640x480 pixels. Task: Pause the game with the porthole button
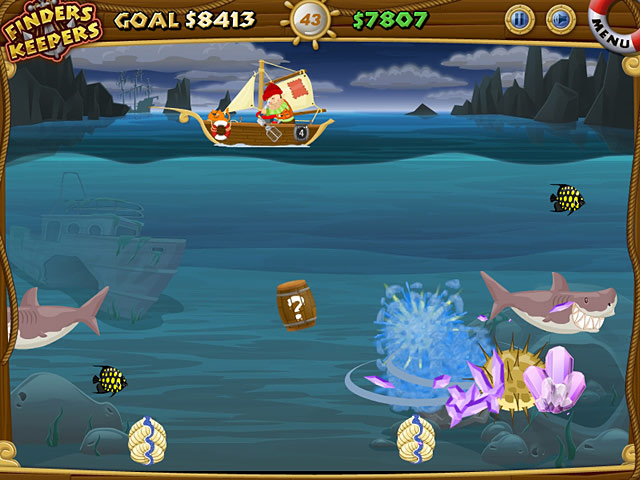point(519,18)
